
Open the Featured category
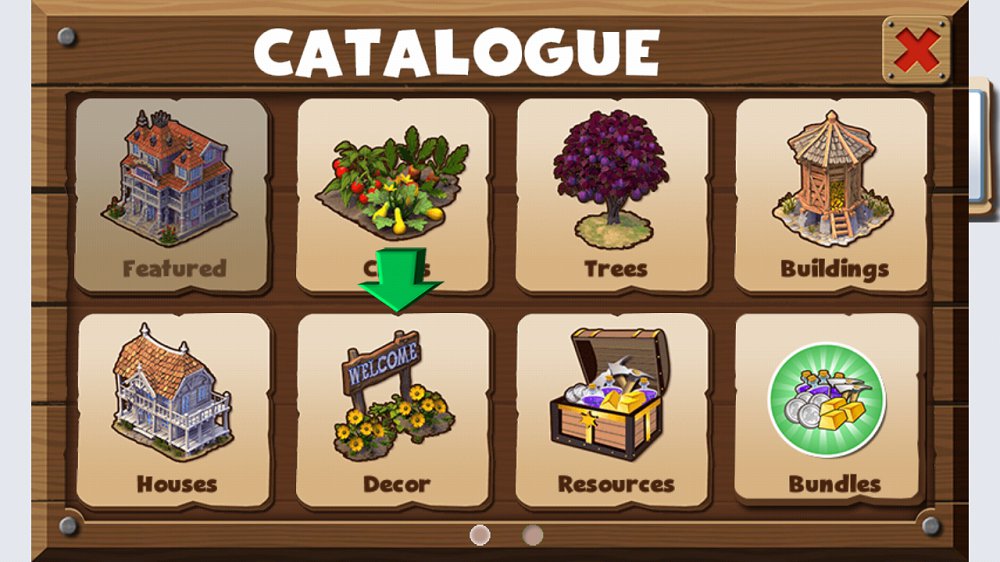(x=174, y=195)
